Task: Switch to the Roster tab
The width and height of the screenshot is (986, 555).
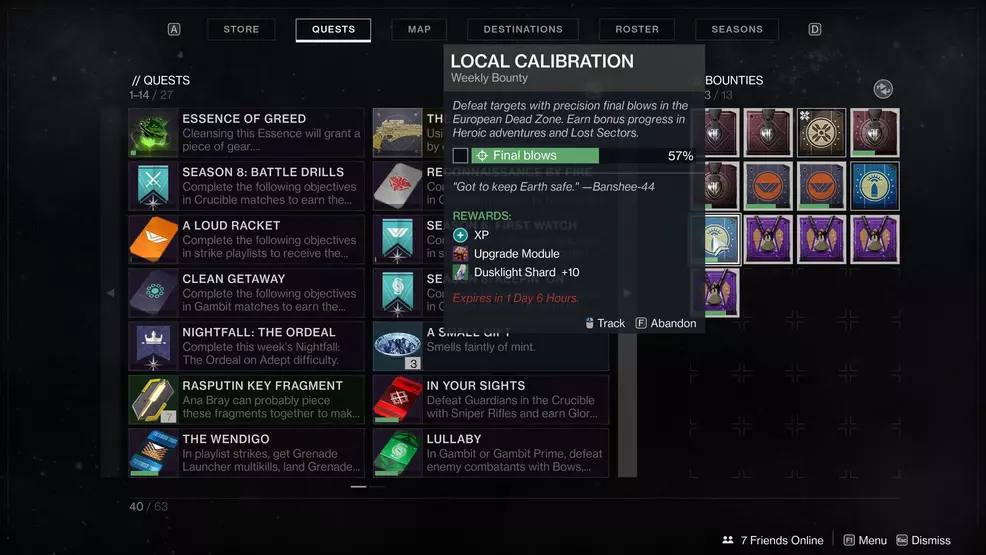Action: pyautogui.click(x=637, y=30)
